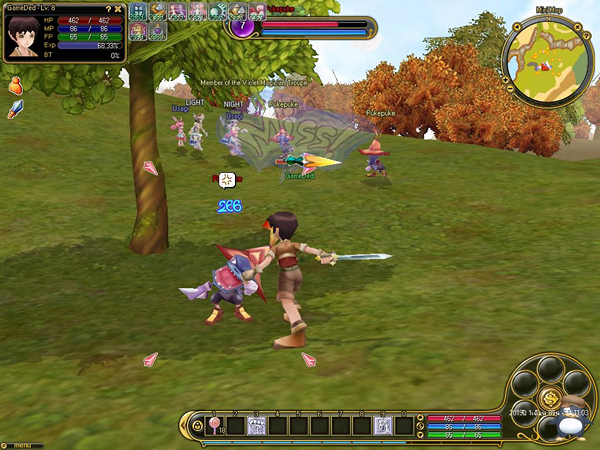Screen dimensions: 600x450
Task: Open the menu button at bottom-left corner
Action: (20, 444)
